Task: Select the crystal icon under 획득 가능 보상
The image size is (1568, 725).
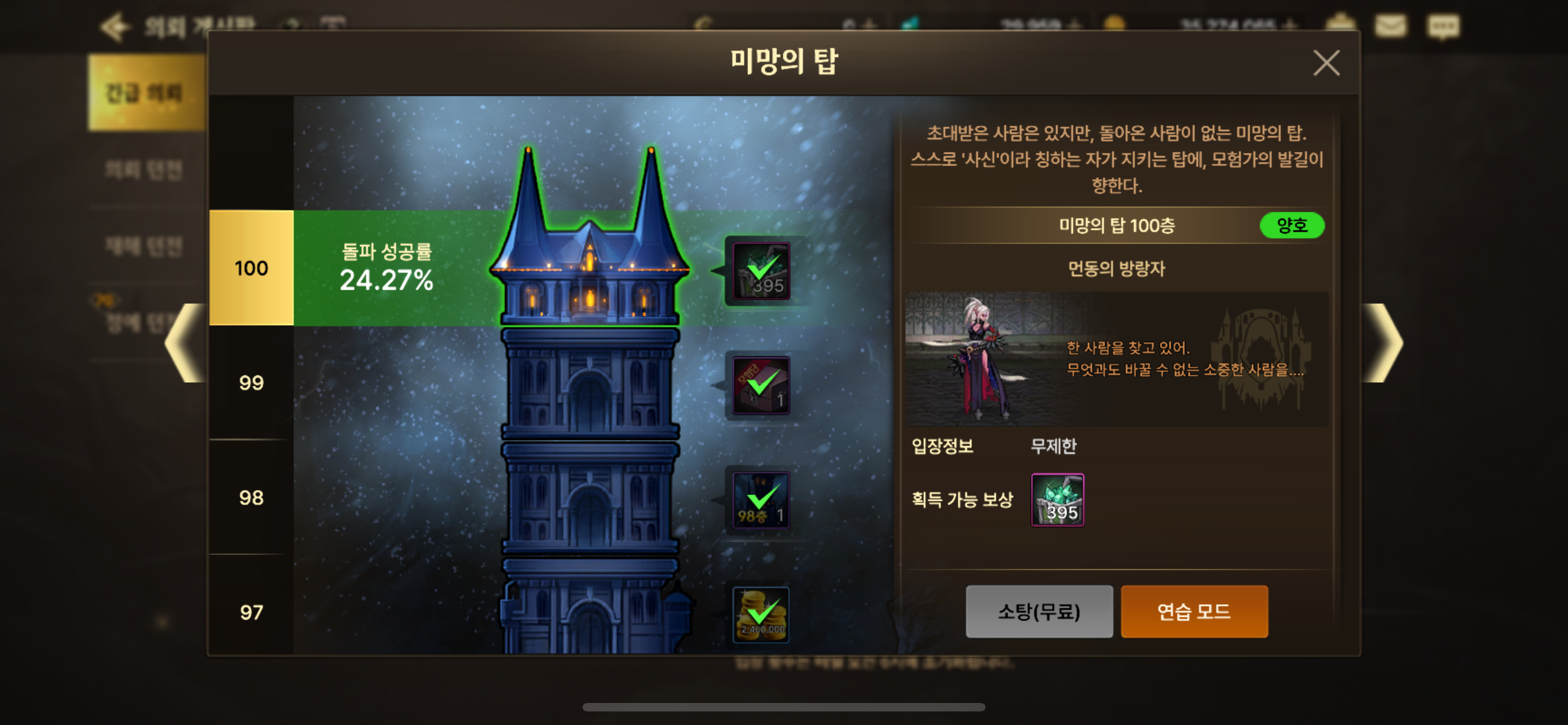Action: (1057, 499)
